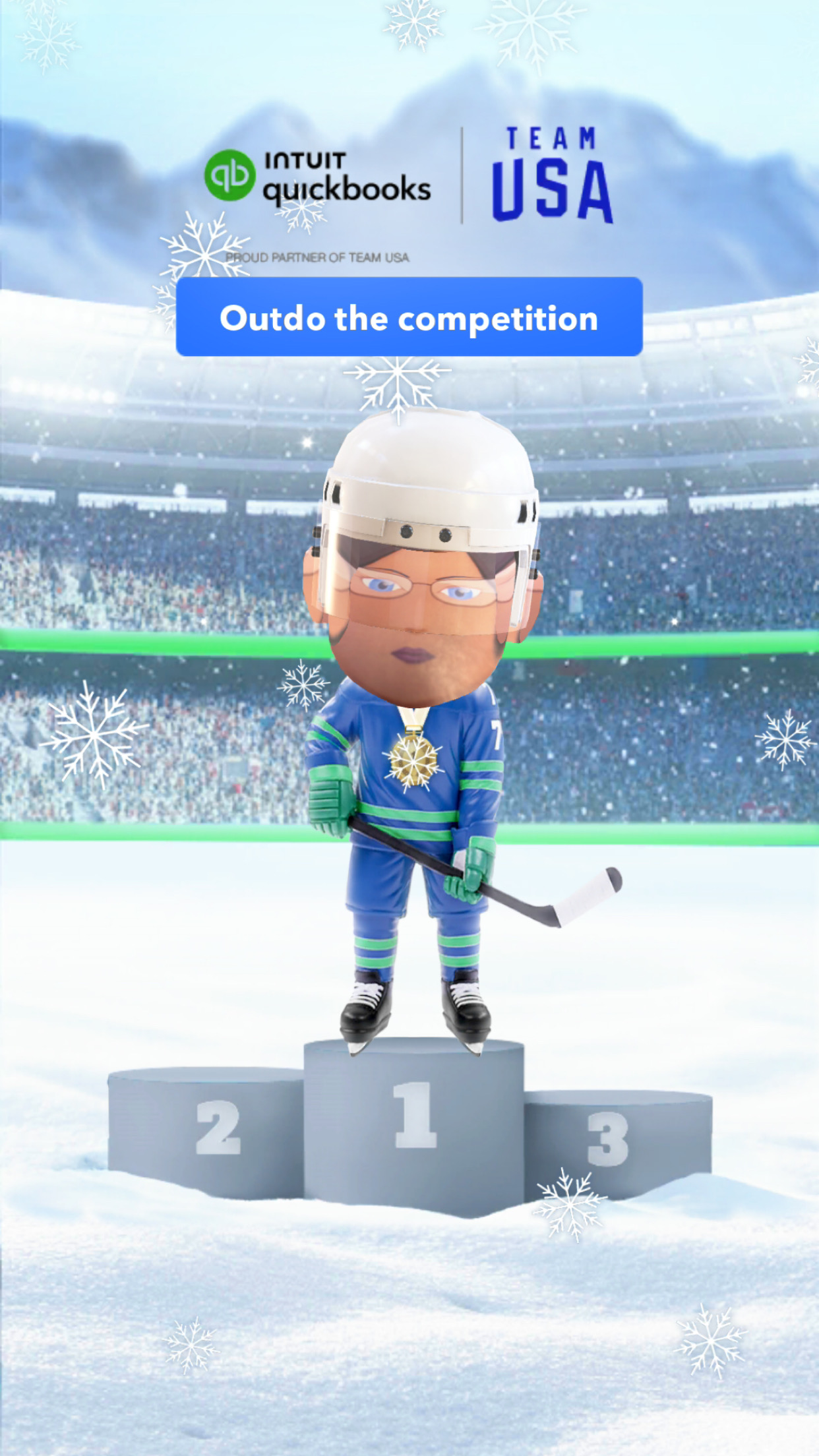Open the Intuit QuickBooks logo
819x1456 pixels.
click(318, 177)
